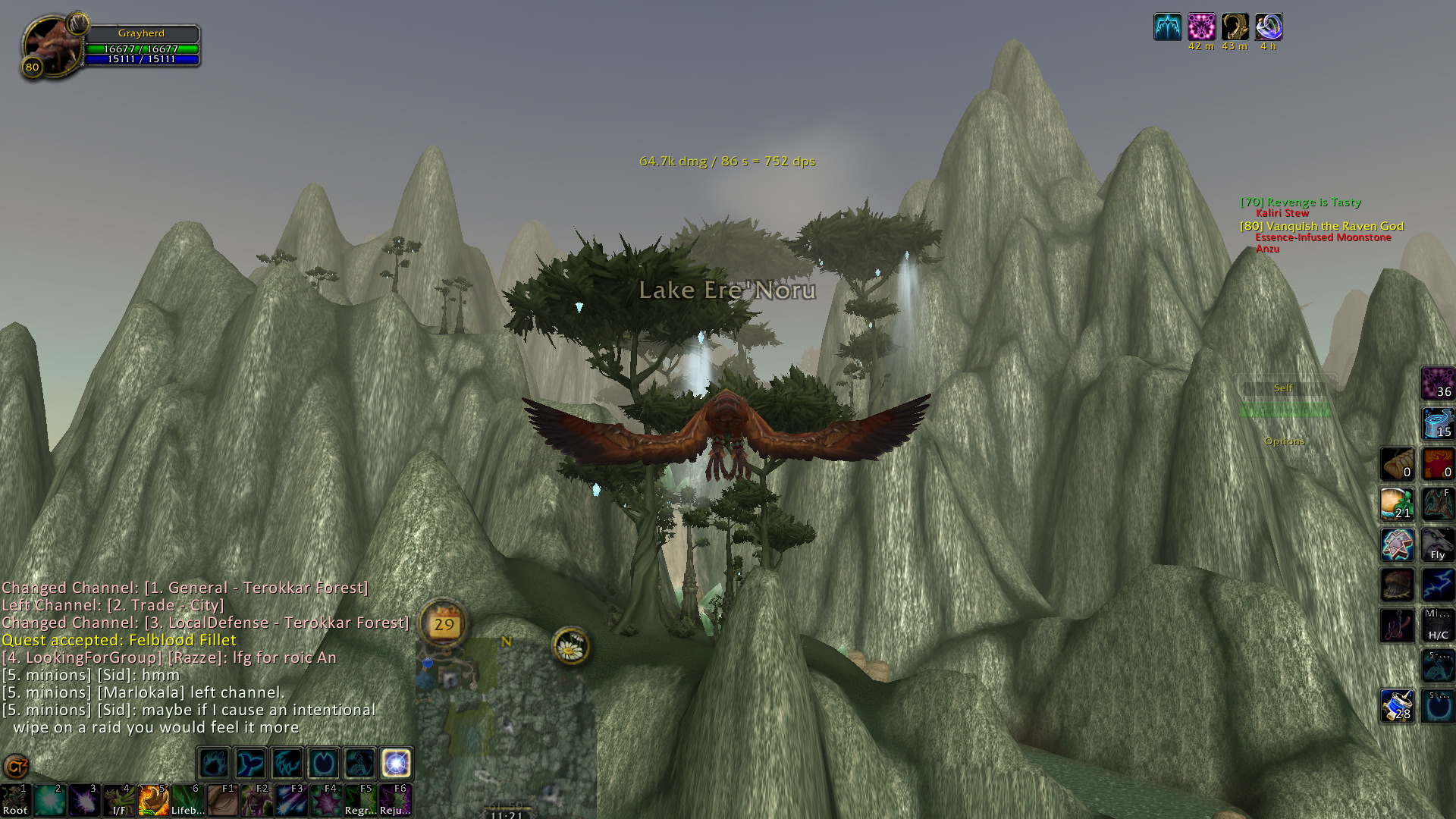Use the Fly mount button
This screenshot has width=1456, height=819.
[1437, 544]
